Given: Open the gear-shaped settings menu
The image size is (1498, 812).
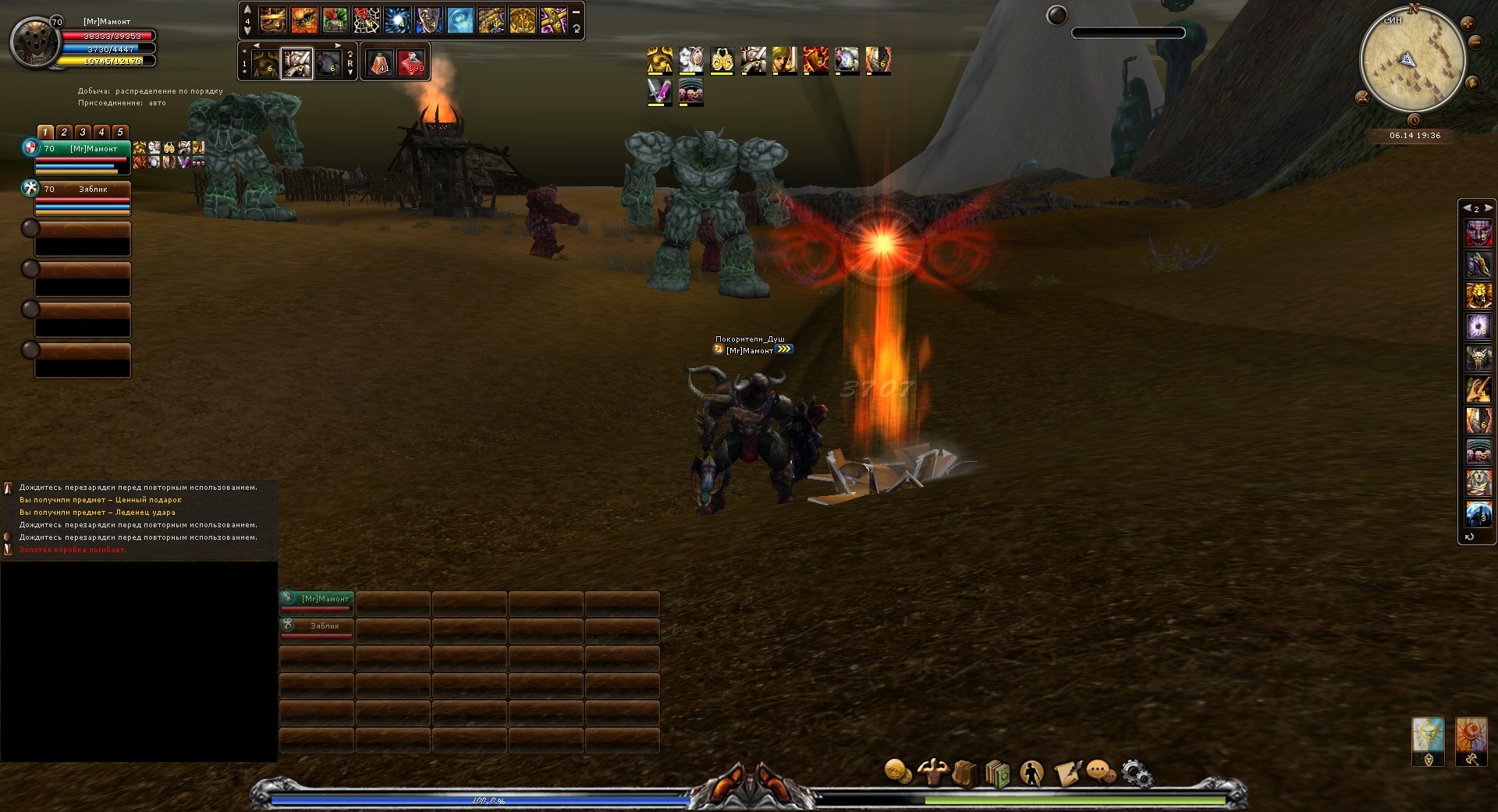Looking at the screenshot, I should [x=1136, y=774].
